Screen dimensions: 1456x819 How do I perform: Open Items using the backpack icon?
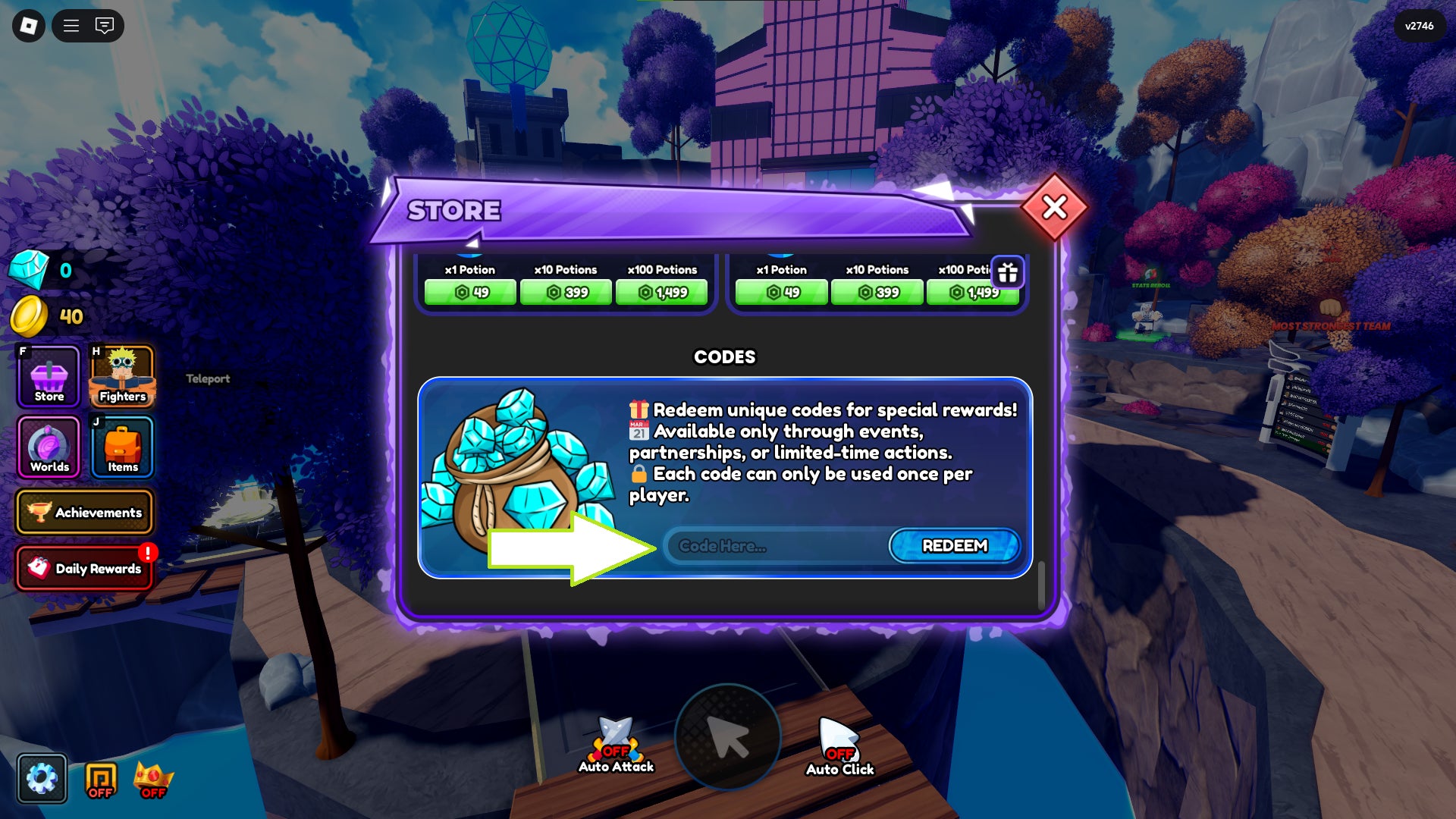[121, 448]
